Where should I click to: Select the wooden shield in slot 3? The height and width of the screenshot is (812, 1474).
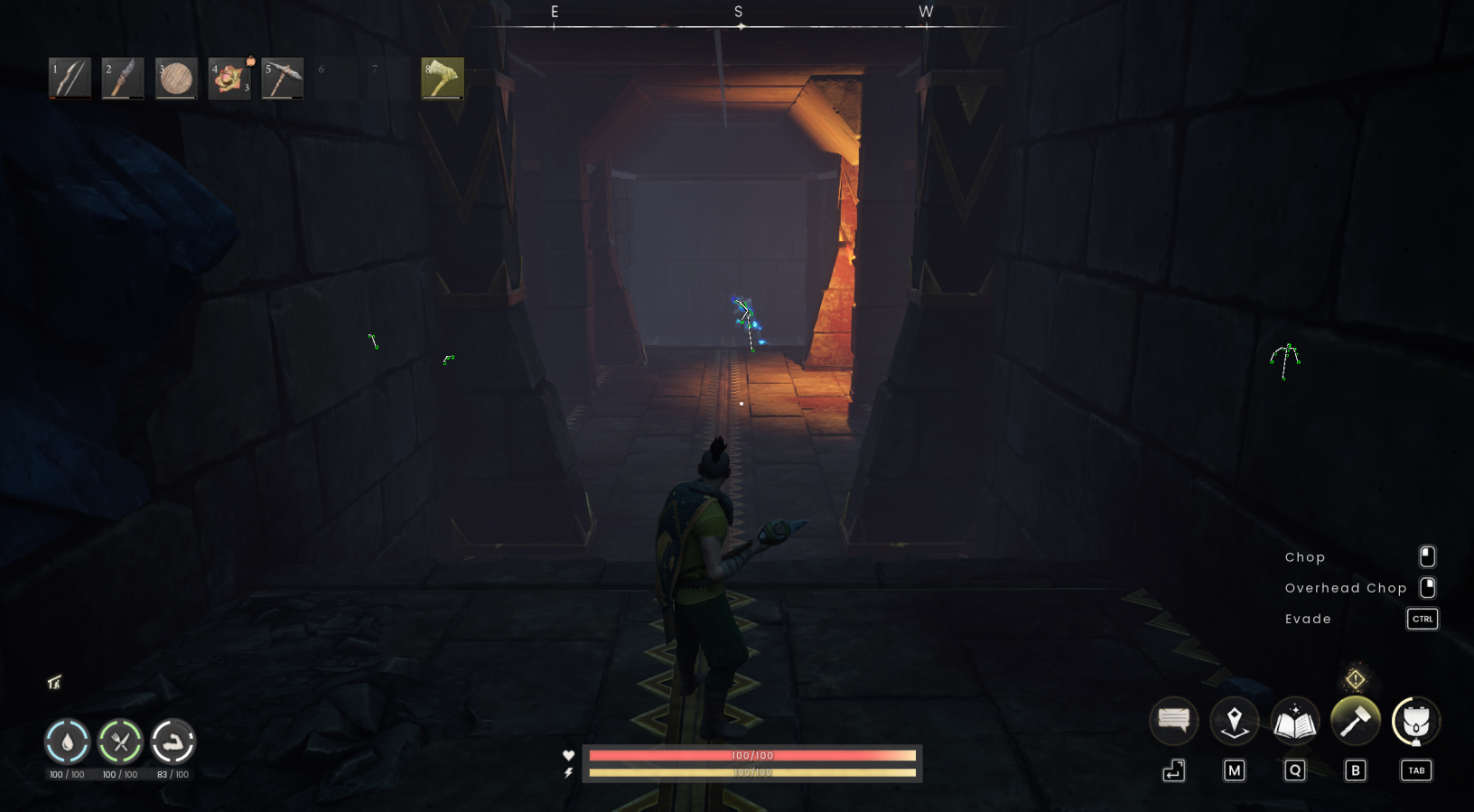(x=176, y=79)
